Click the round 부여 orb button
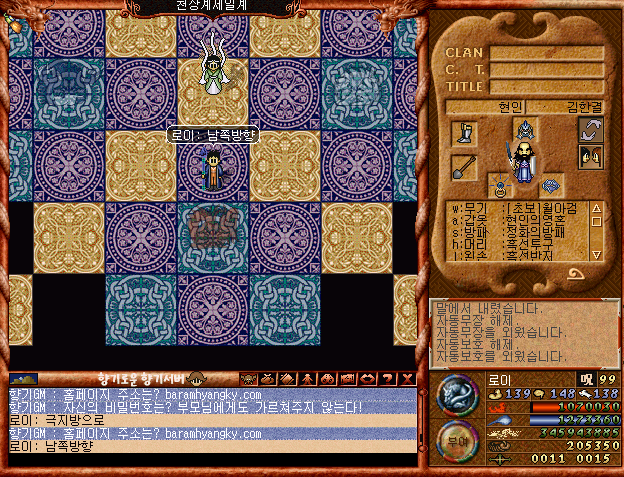Image resolution: width=624 pixels, height=477 pixels. (x=459, y=440)
